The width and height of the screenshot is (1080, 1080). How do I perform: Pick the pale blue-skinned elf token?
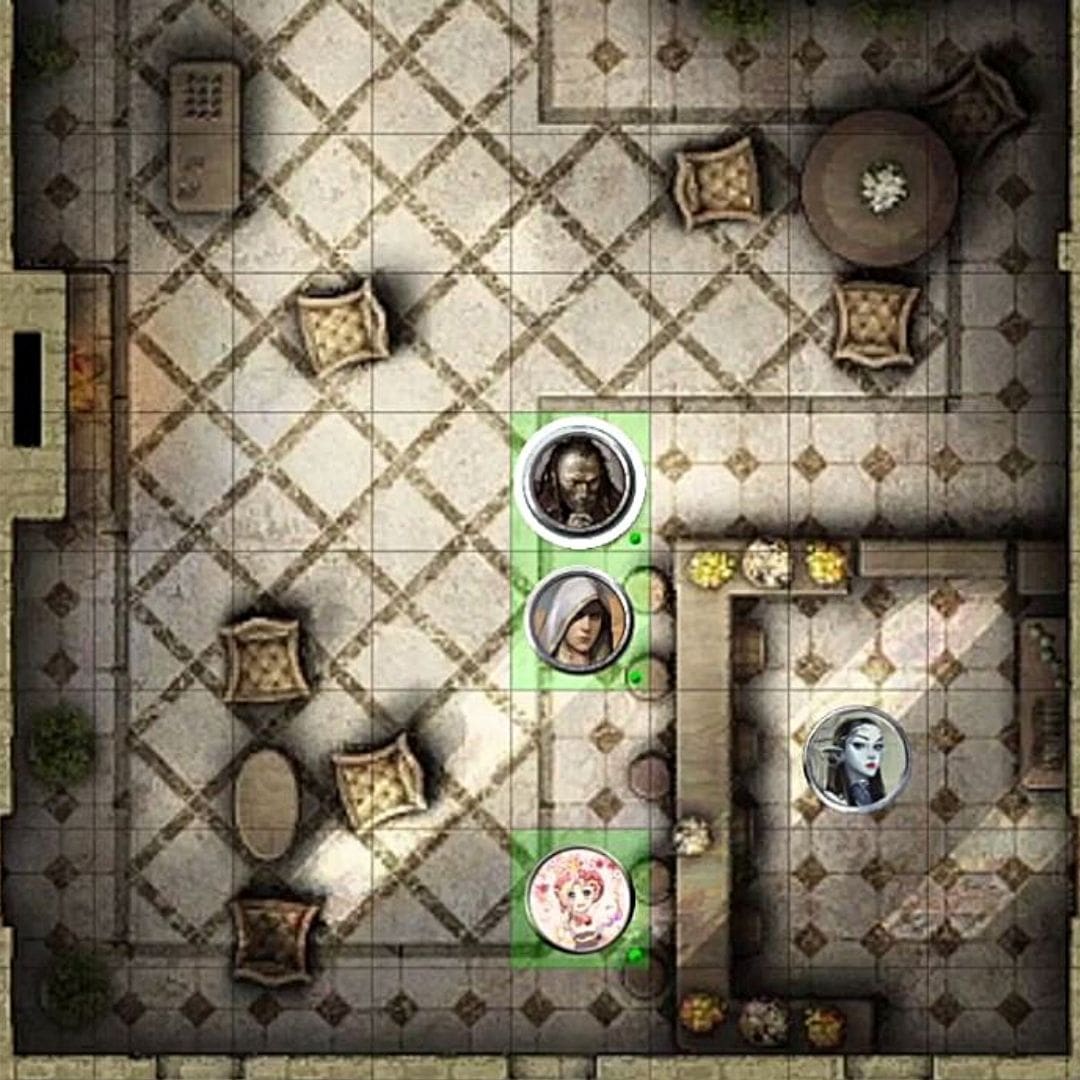click(857, 758)
